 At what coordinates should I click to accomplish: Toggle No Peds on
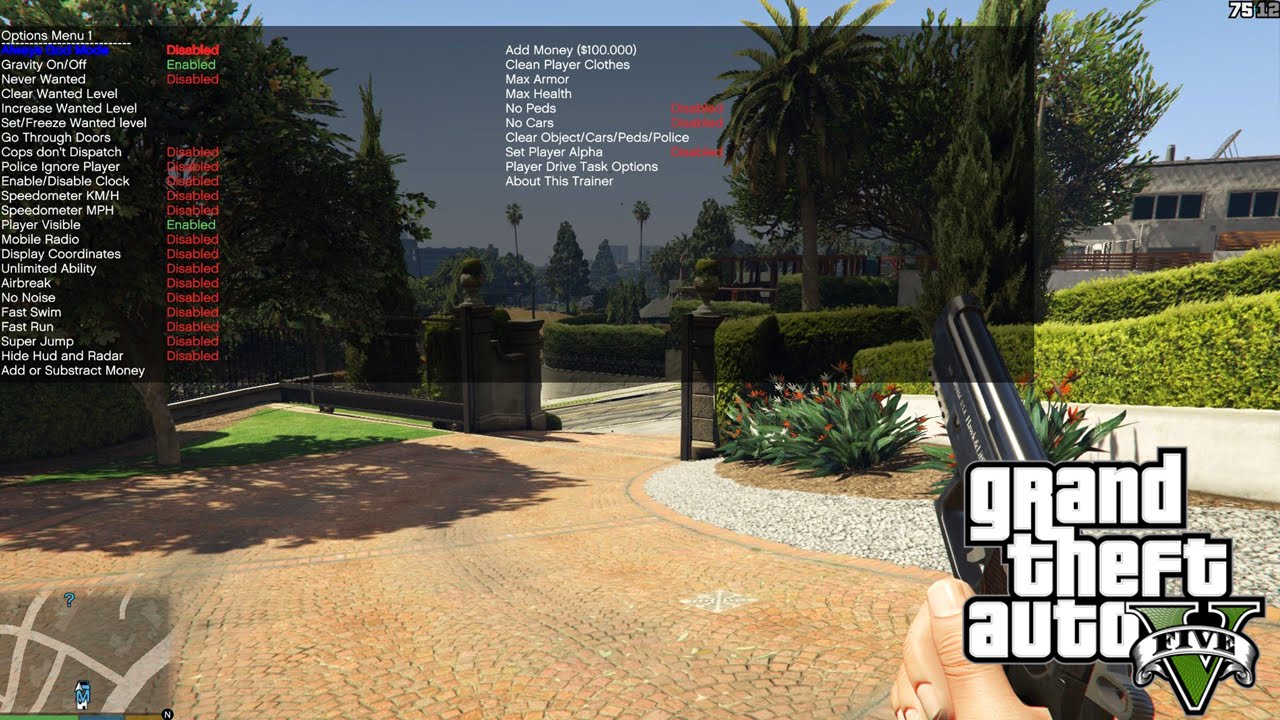point(529,108)
